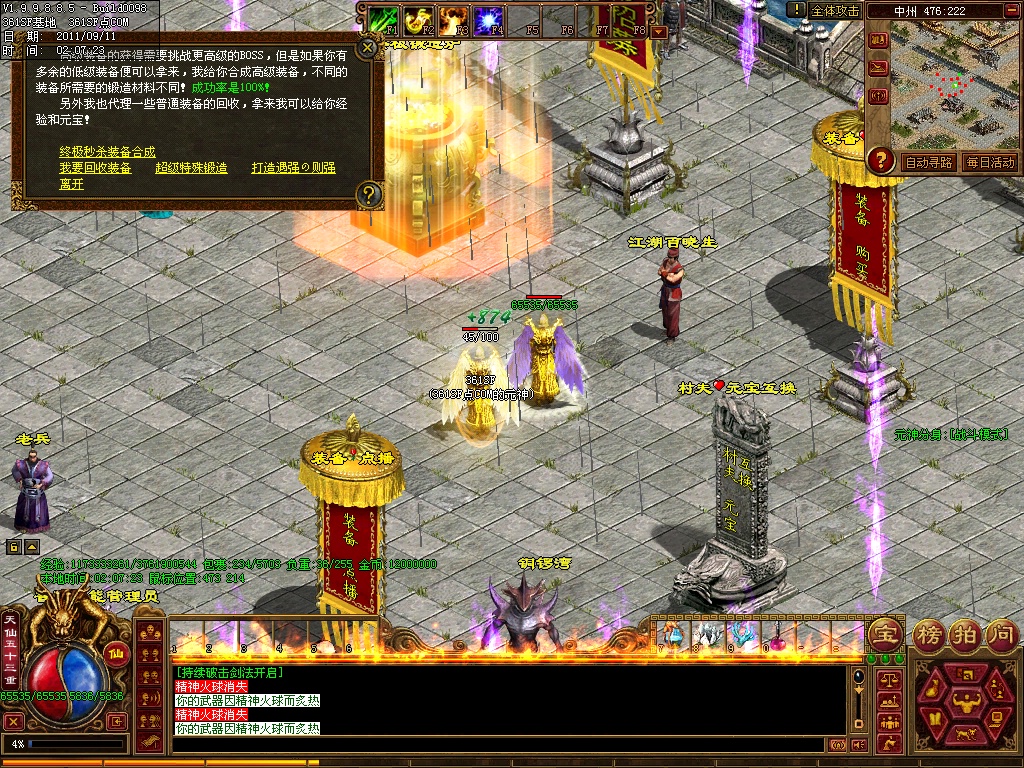Image resolution: width=1024 pixels, height=768 pixels.
Task: Click the yellow exclamation mark button
Action: click(796, 10)
